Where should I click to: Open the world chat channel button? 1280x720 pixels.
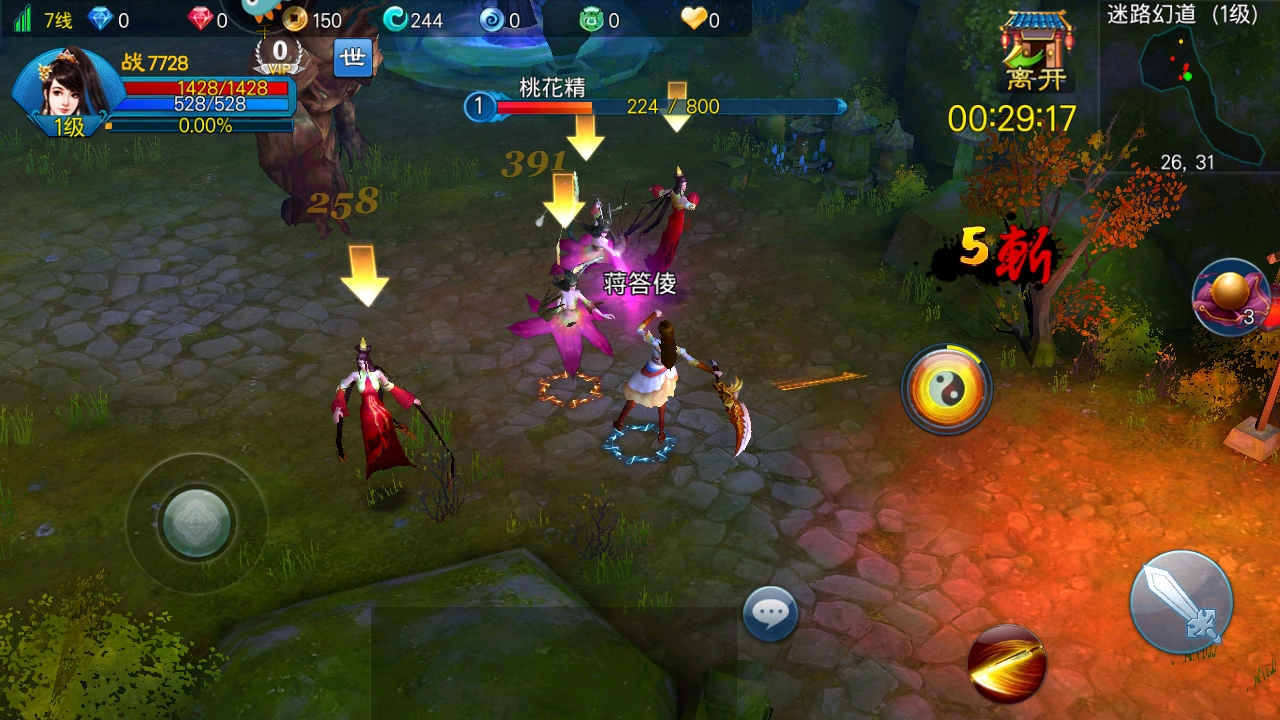[352, 58]
